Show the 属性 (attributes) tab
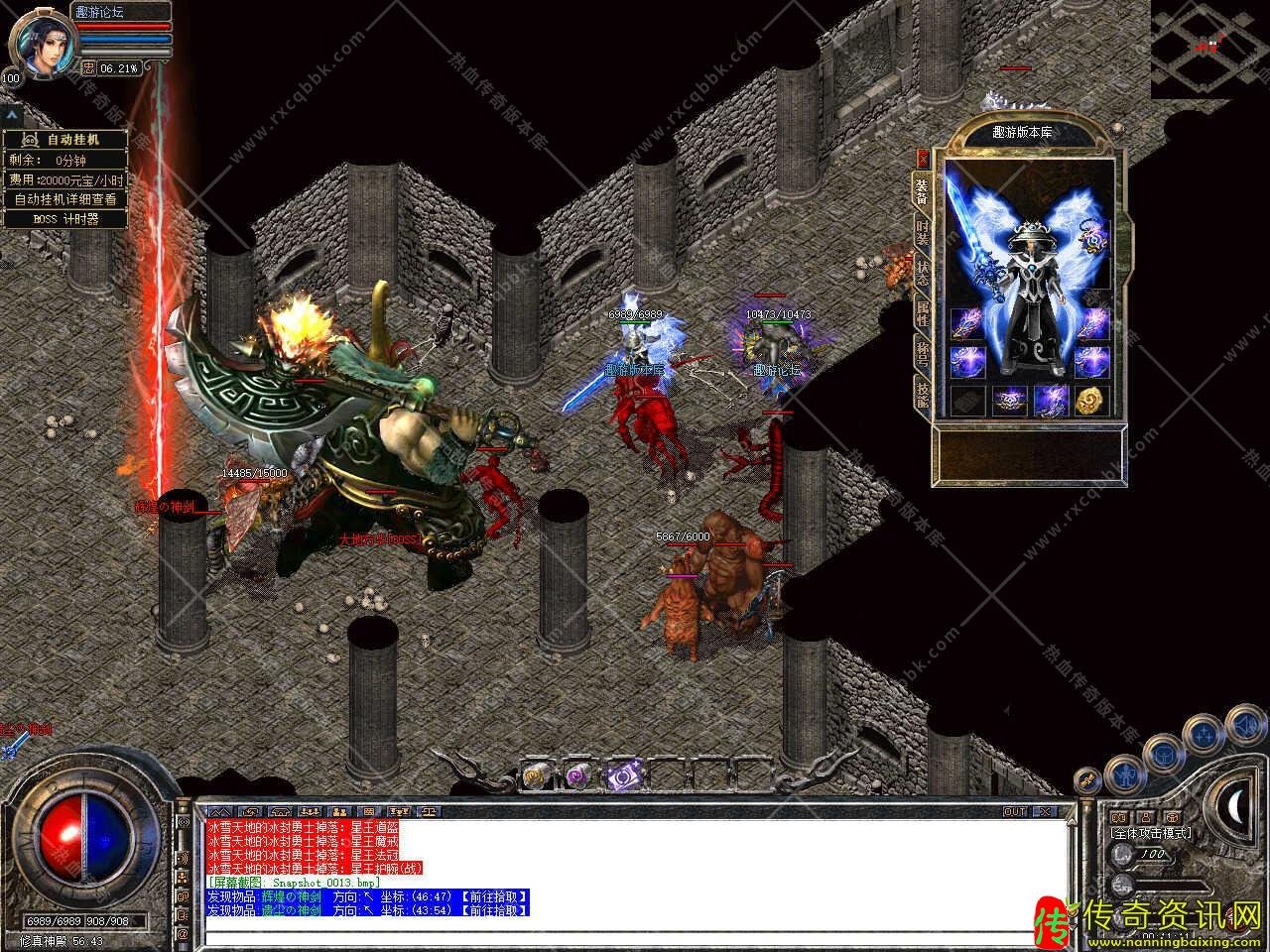 point(922,313)
